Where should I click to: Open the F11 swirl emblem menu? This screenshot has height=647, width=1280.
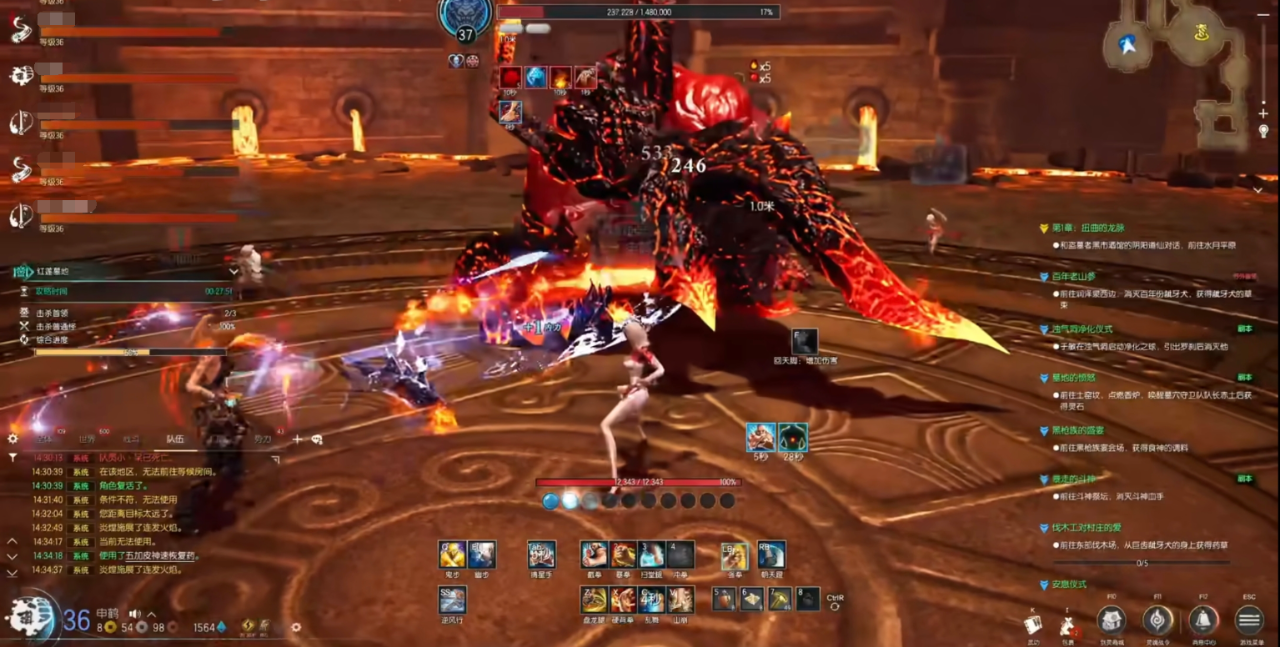coord(1158,620)
